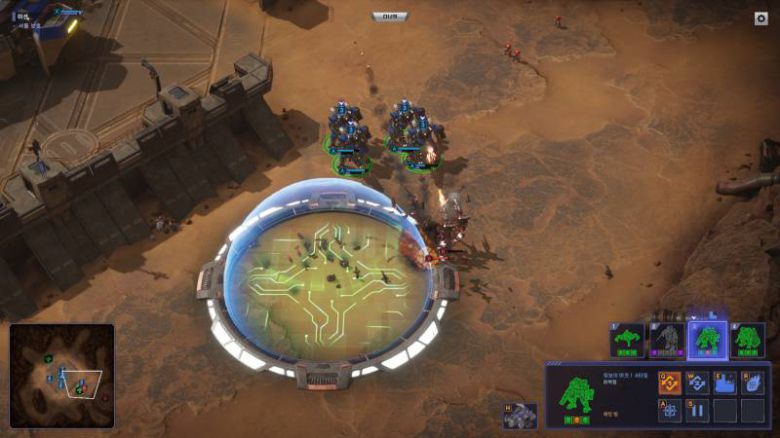The image size is (780, 438).
Task: Select control group 1 flying unit
Action: (x=628, y=340)
